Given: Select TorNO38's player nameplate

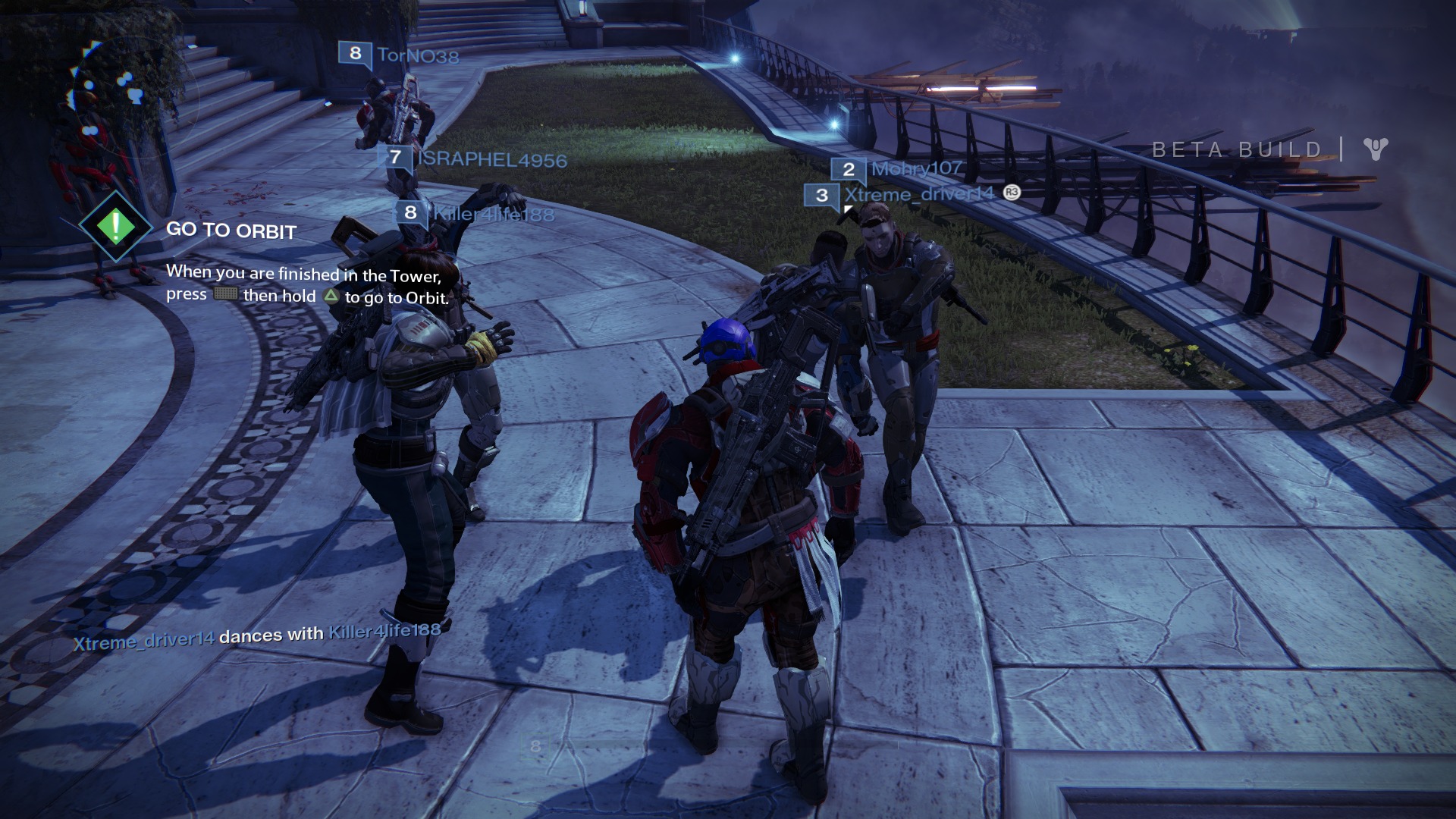Looking at the screenshot, I should pyautogui.click(x=400, y=55).
